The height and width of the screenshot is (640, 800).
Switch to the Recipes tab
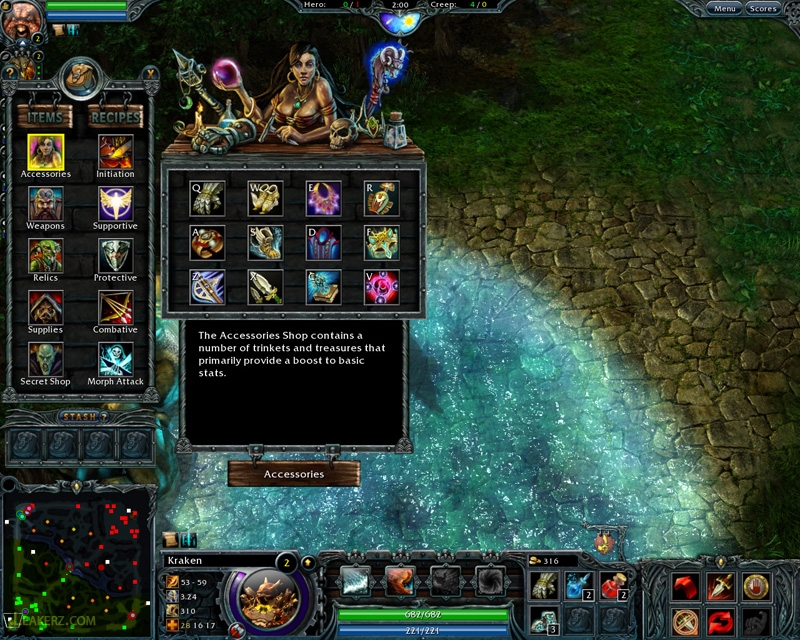[114, 117]
